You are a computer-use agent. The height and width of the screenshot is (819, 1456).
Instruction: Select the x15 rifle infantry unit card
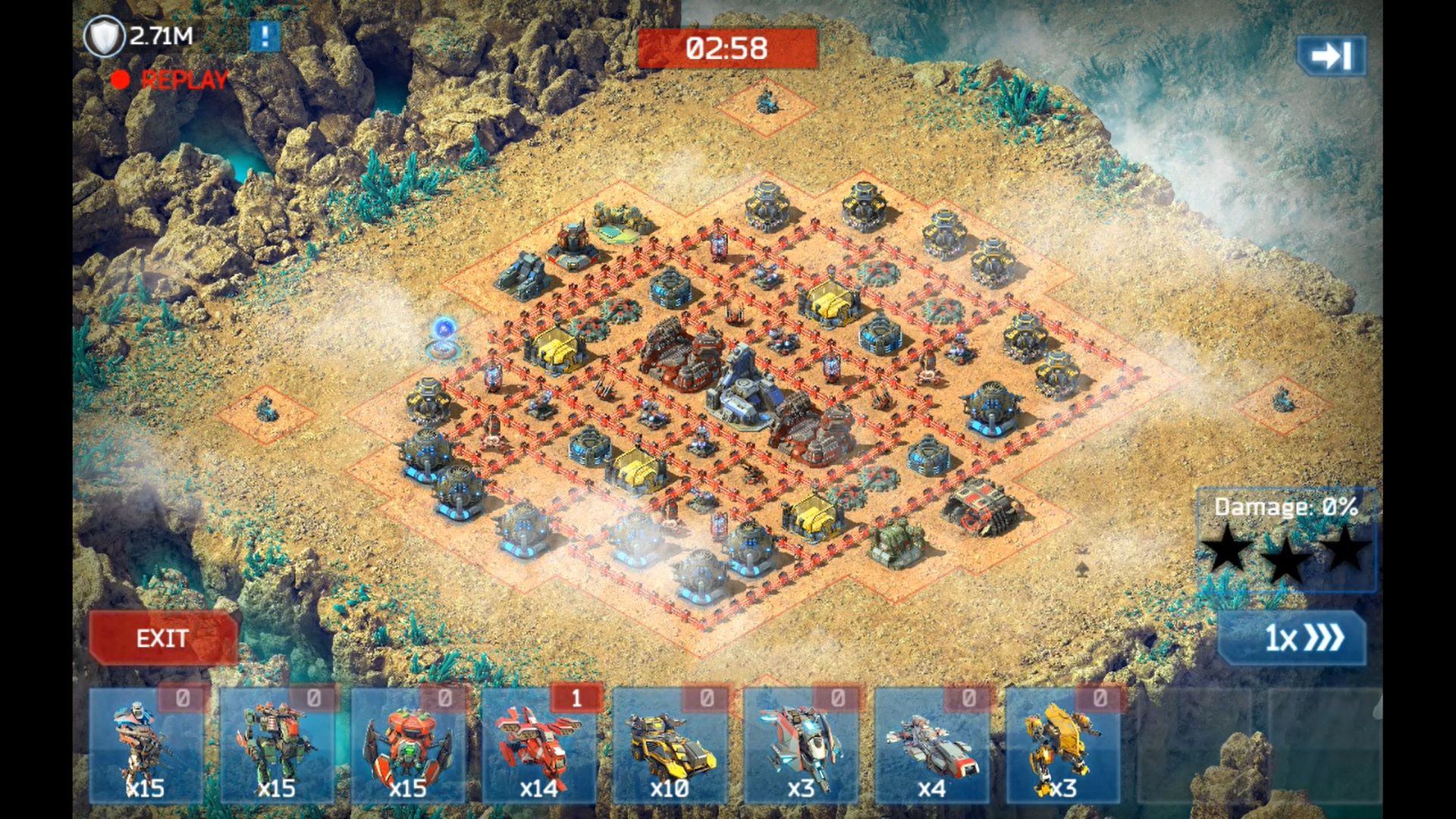click(x=146, y=747)
